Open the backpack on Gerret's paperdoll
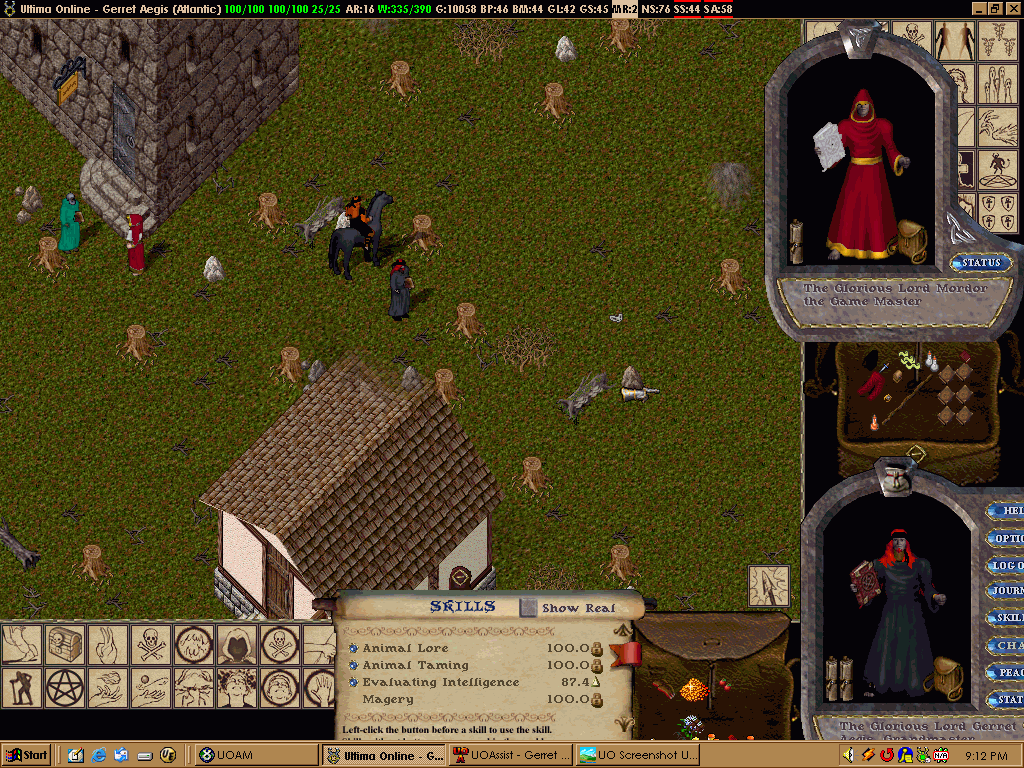 coord(943,680)
